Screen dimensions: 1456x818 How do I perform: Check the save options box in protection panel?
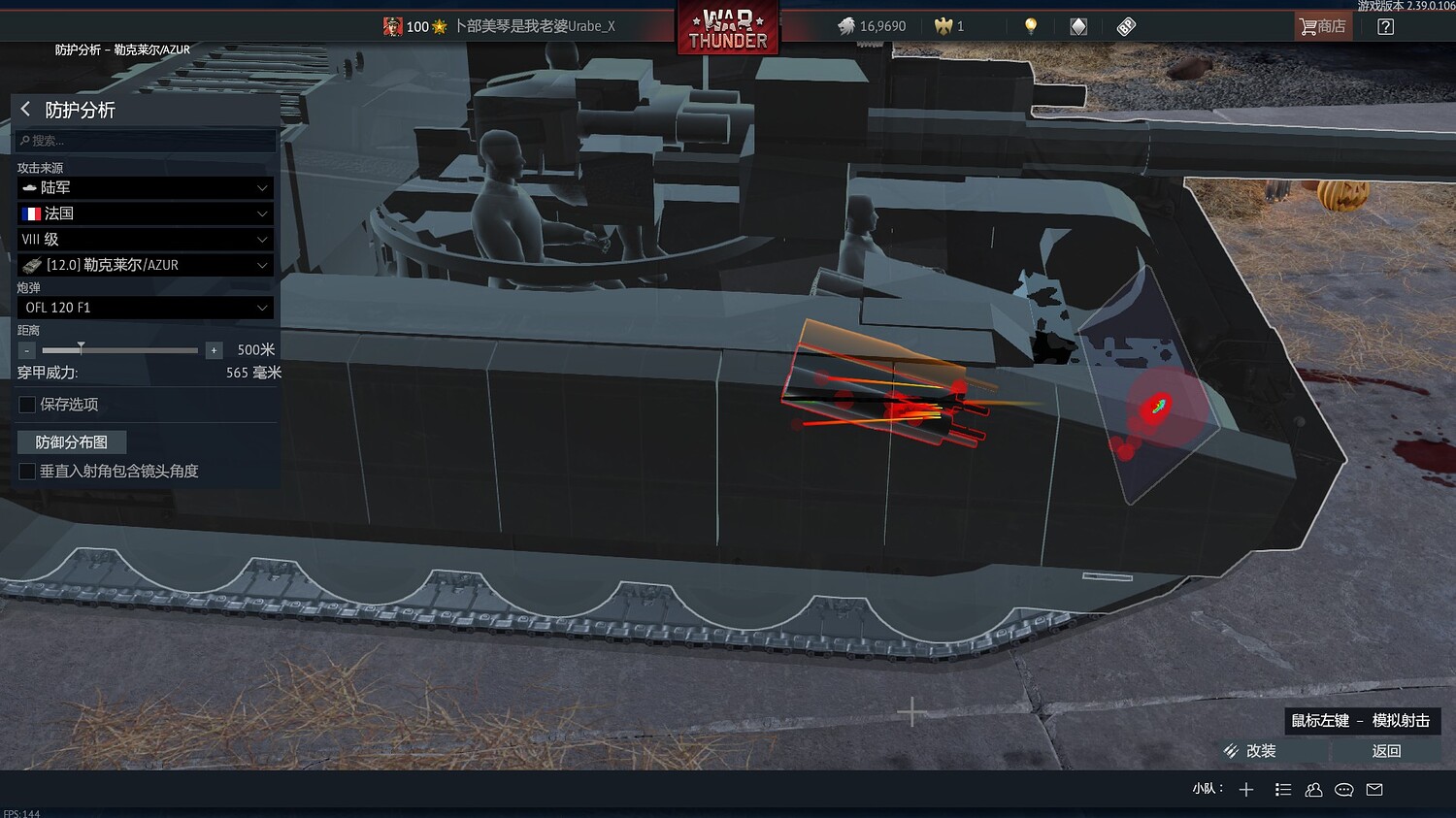(26, 405)
